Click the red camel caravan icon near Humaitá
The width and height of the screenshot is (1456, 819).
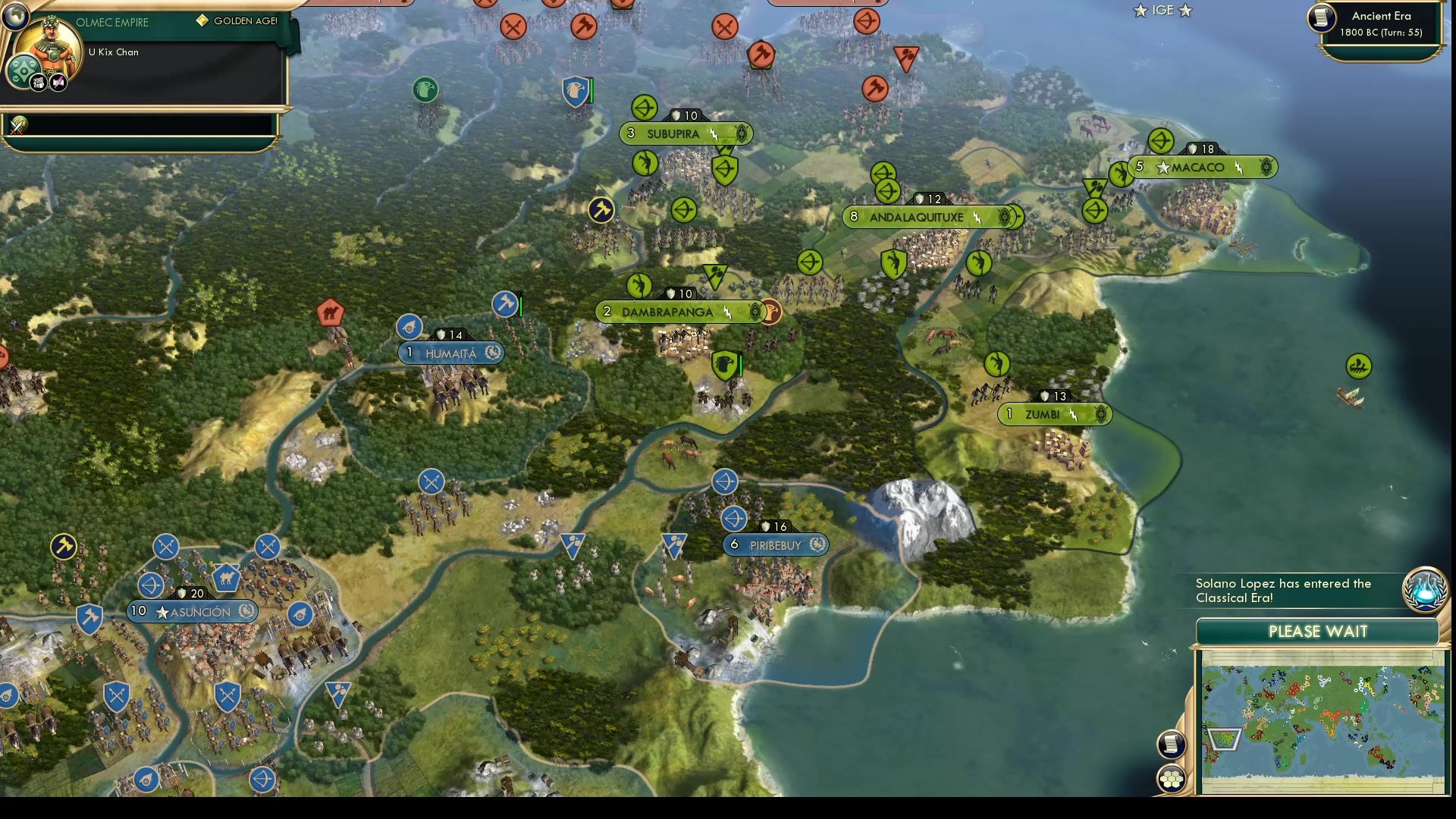click(x=331, y=313)
